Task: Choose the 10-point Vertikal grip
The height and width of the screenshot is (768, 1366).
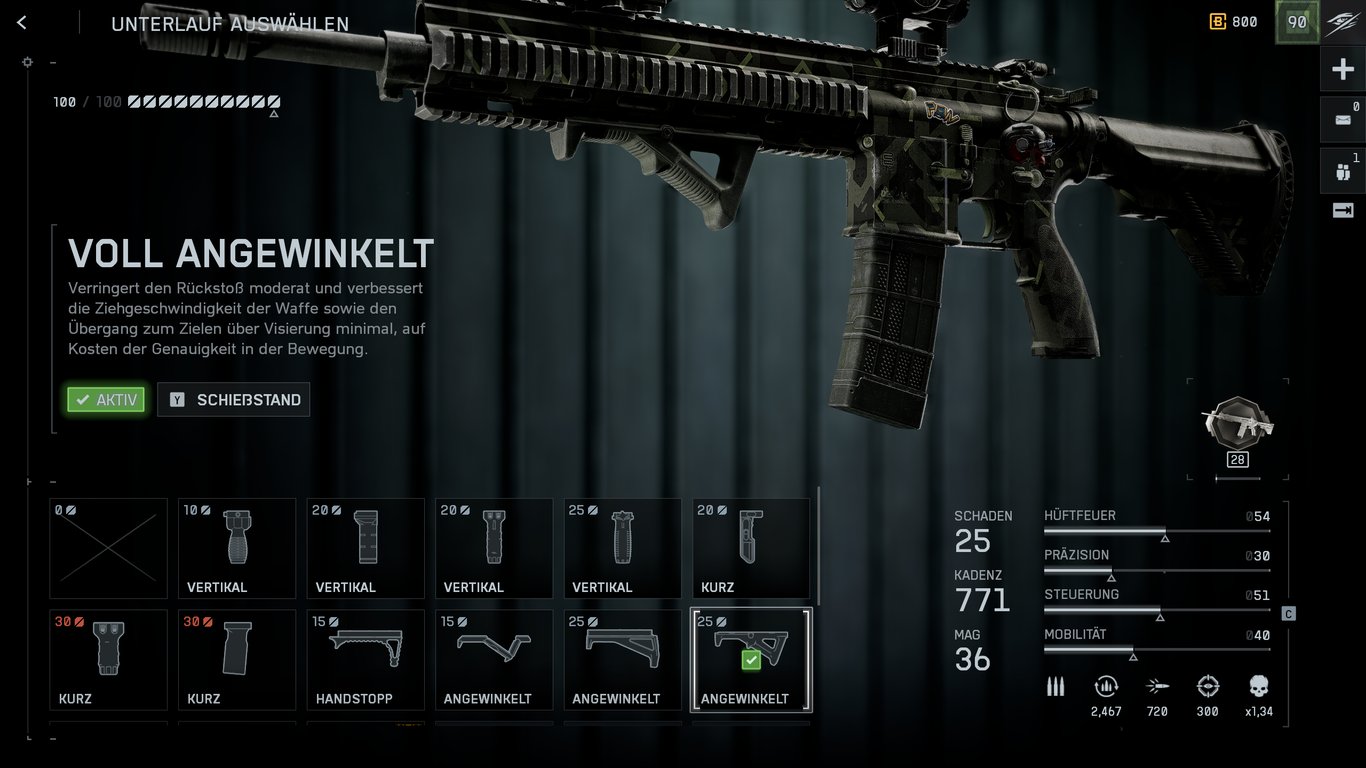Action: (237, 548)
